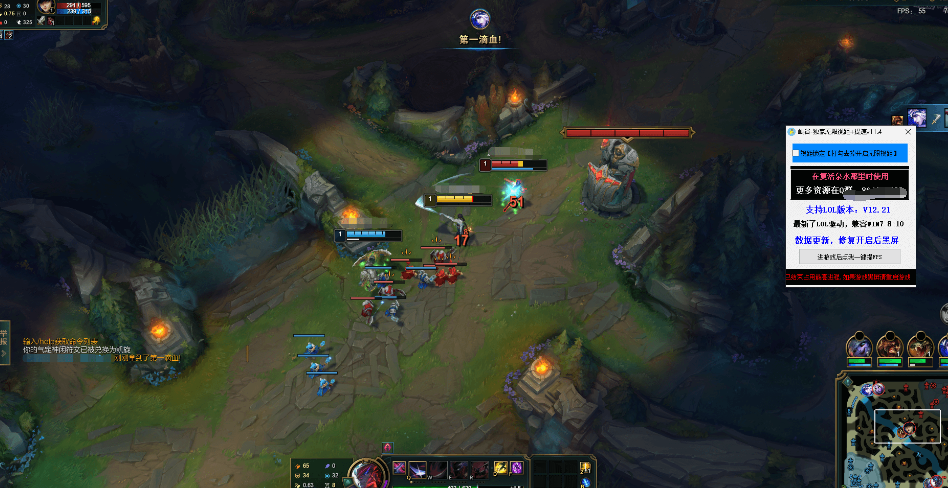The height and width of the screenshot is (488, 948).
Task: Toggle the checkbox in the blue overlay bar
Action: [x=796, y=154]
